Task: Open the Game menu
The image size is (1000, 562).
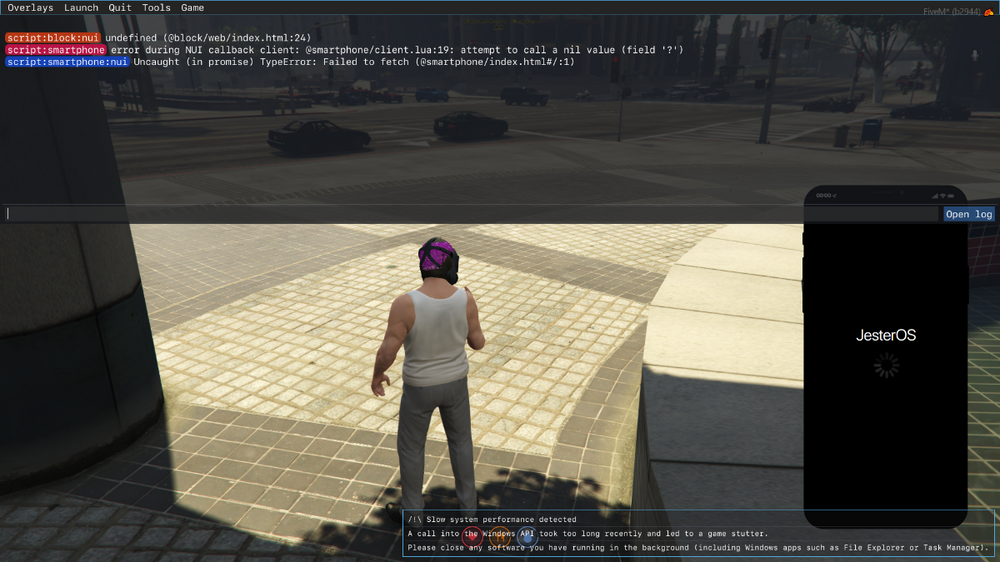Action: 192,8
